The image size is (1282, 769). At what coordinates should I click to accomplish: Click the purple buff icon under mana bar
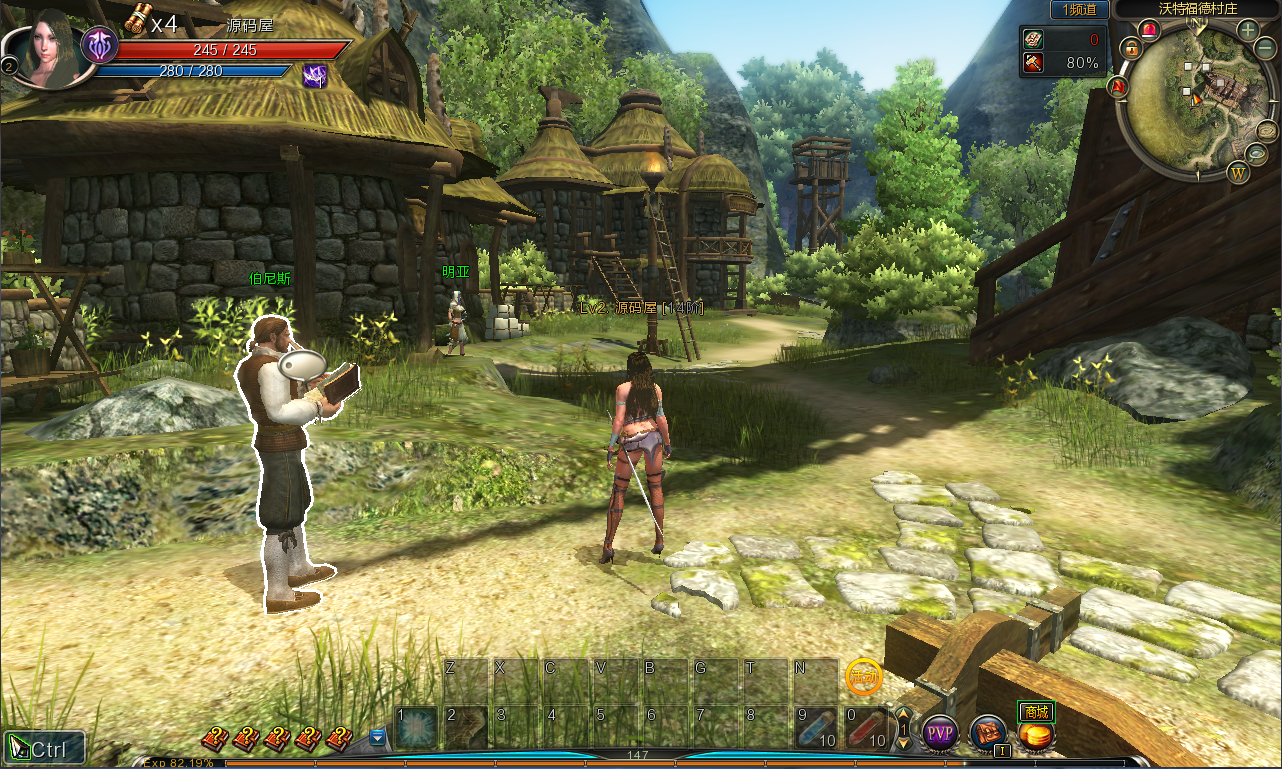click(x=315, y=74)
